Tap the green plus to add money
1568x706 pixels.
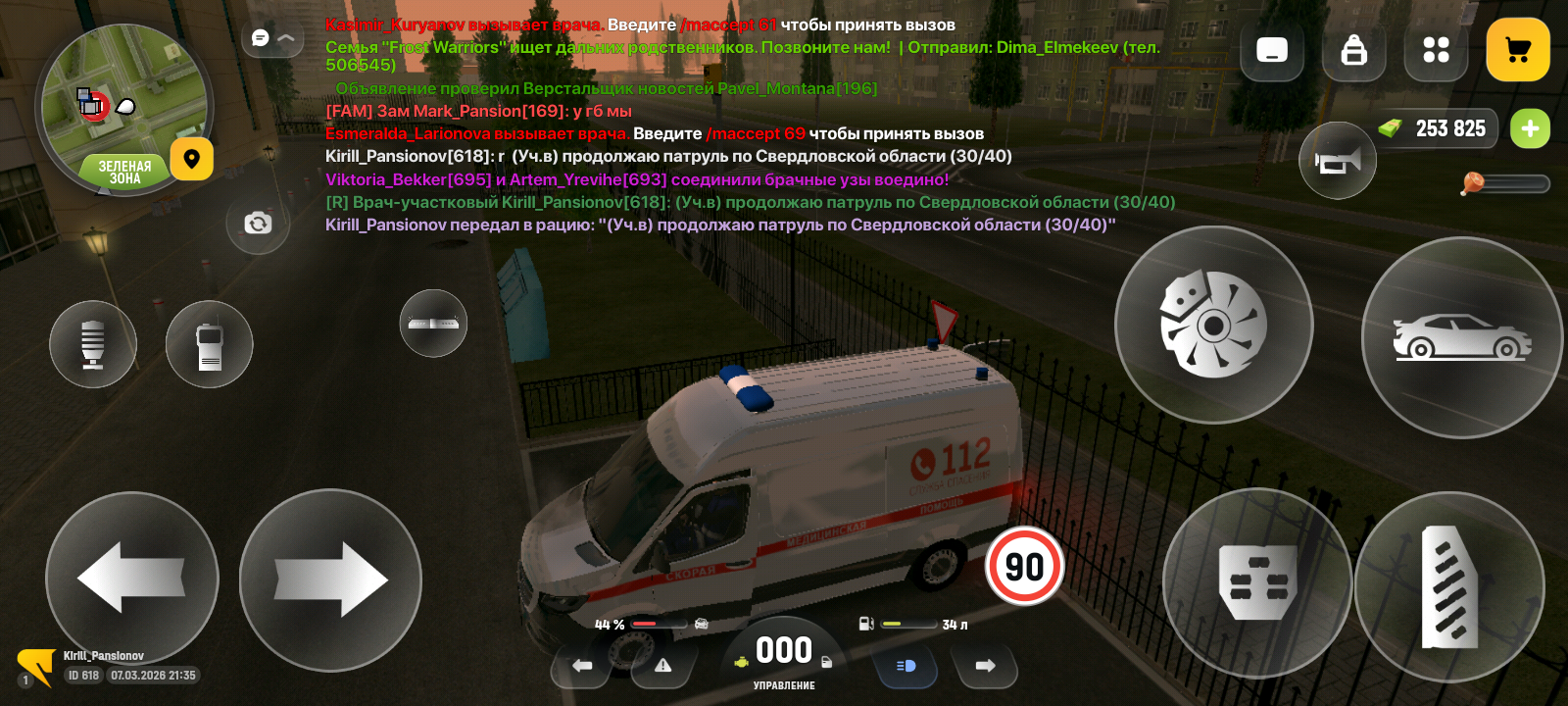click(x=1530, y=128)
